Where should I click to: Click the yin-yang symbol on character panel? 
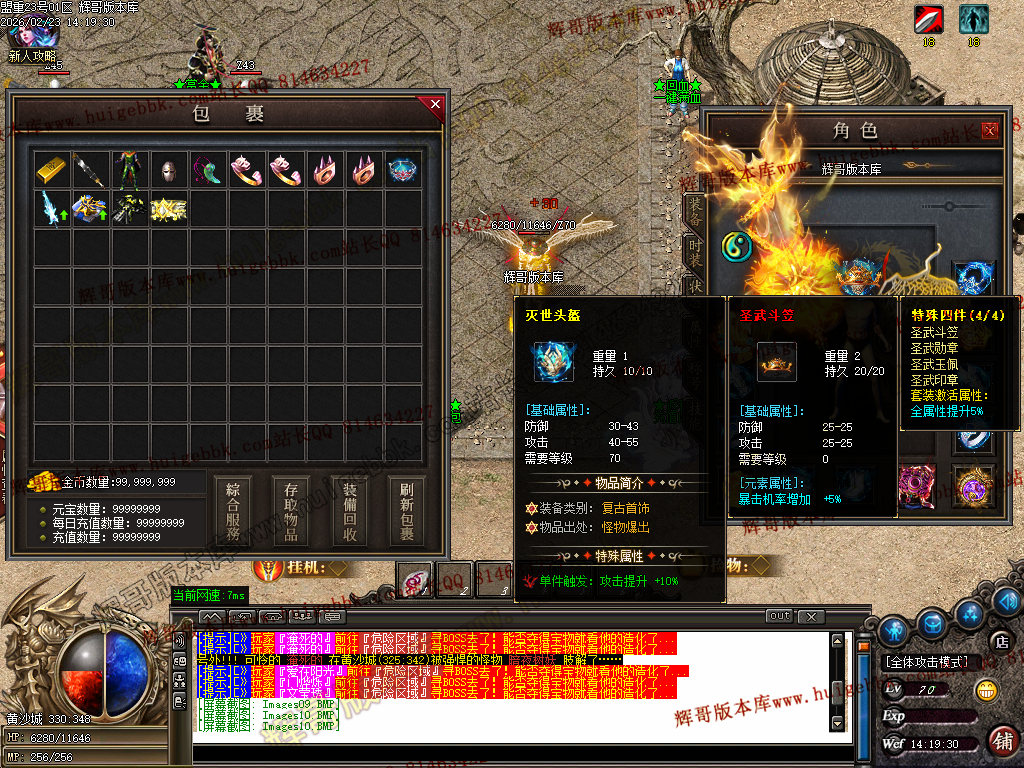pos(736,245)
